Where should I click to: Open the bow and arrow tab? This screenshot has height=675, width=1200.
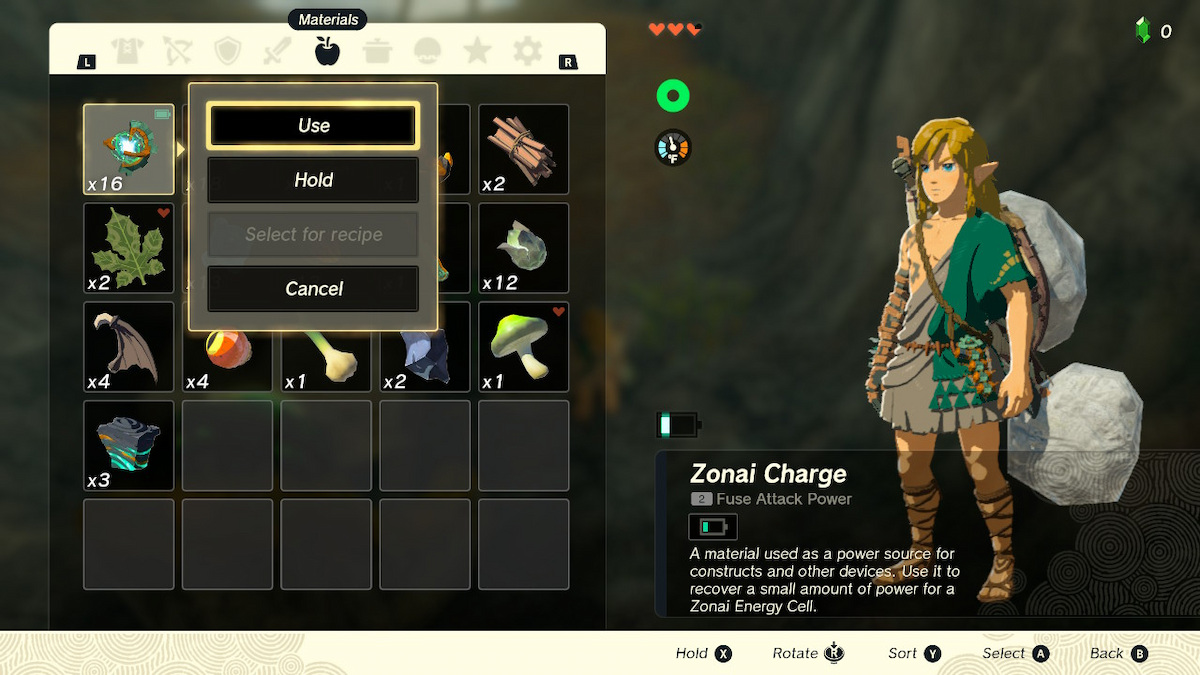point(178,52)
